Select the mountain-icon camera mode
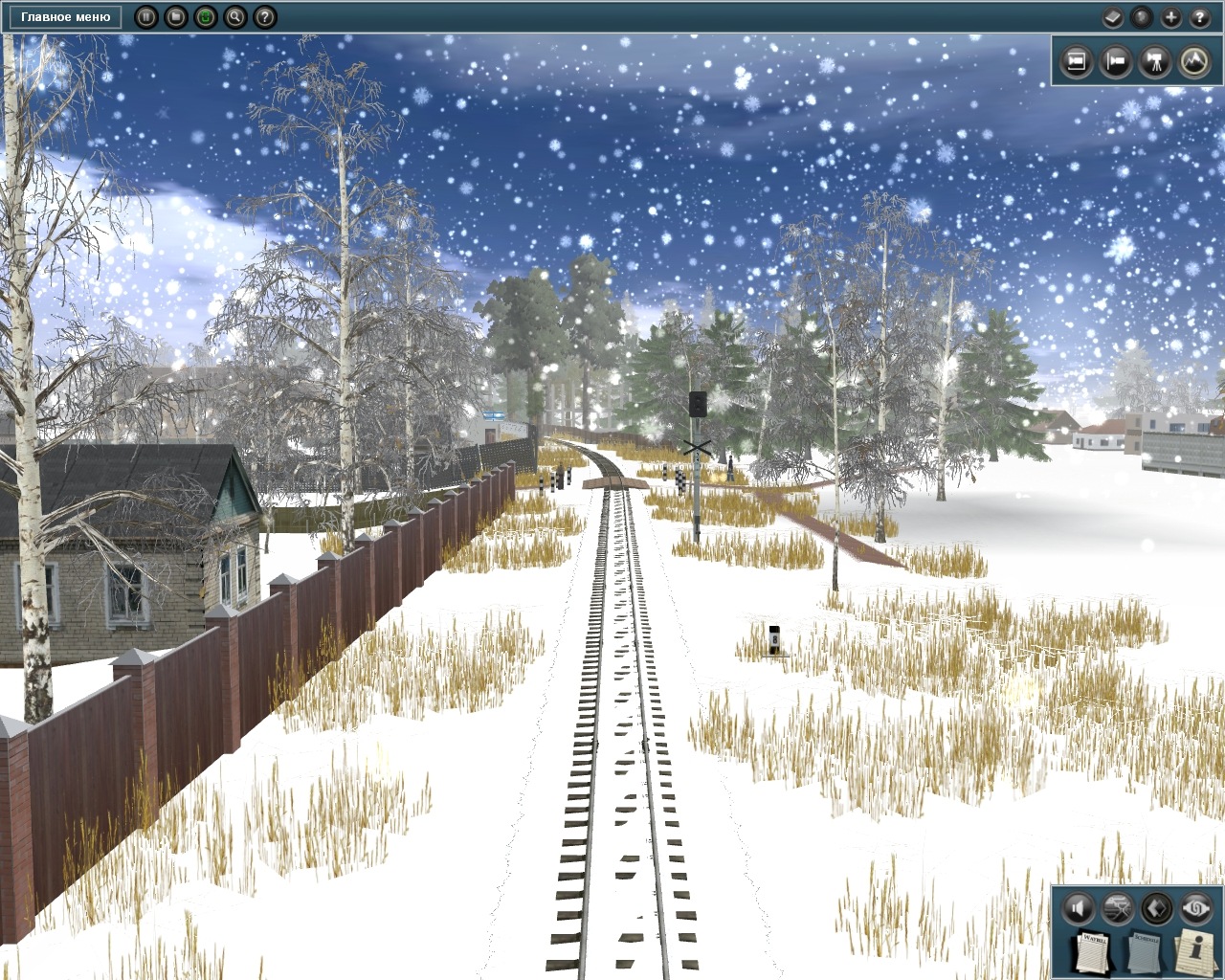The width and height of the screenshot is (1225, 980). tap(1194, 62)
